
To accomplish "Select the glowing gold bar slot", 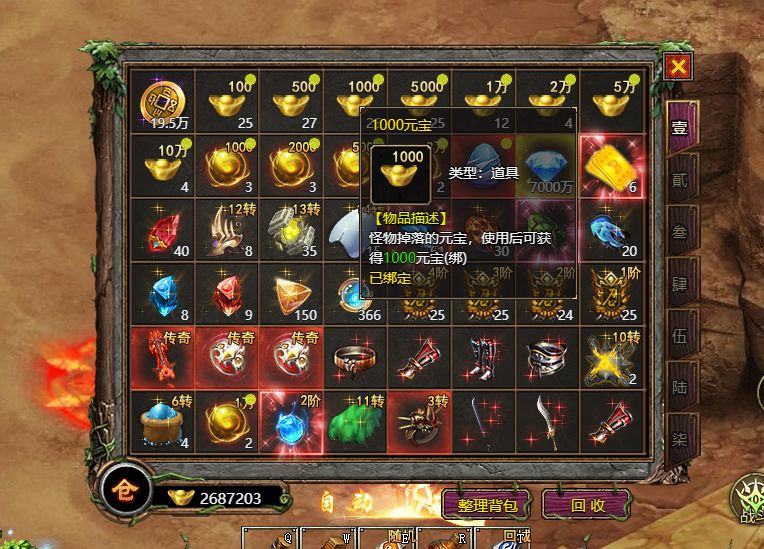I will 610,166.
